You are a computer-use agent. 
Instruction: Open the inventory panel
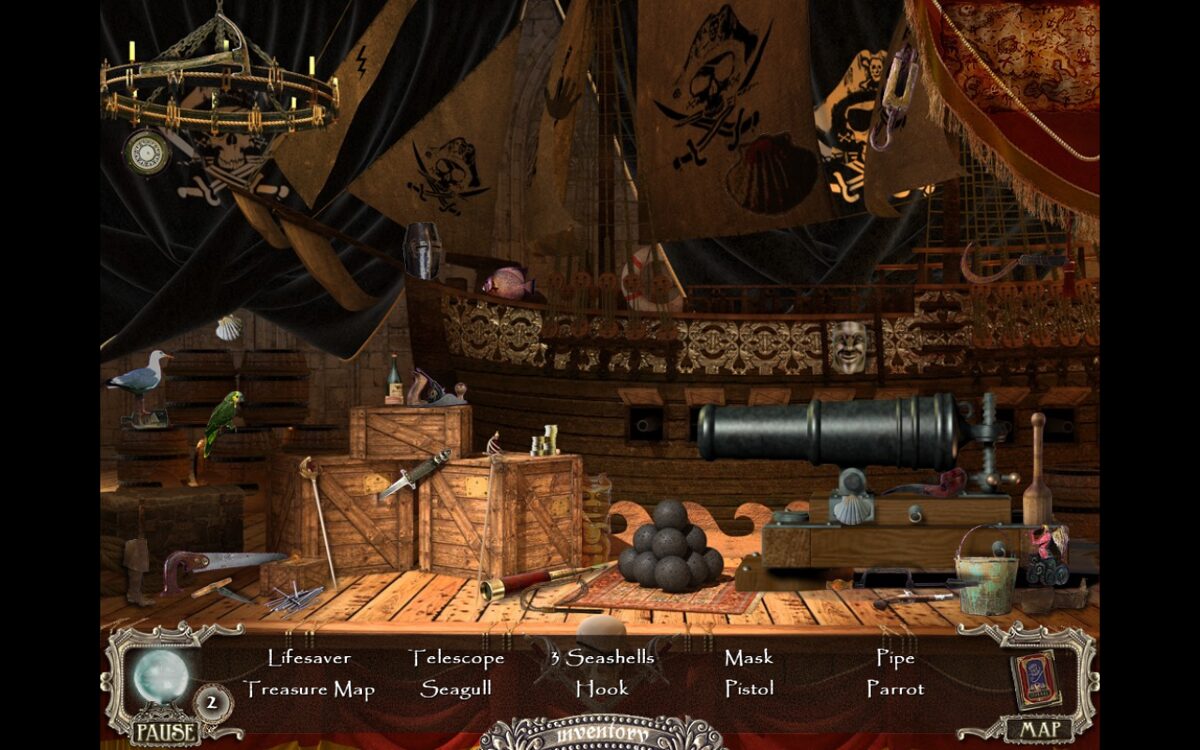(x=601, y=734)
